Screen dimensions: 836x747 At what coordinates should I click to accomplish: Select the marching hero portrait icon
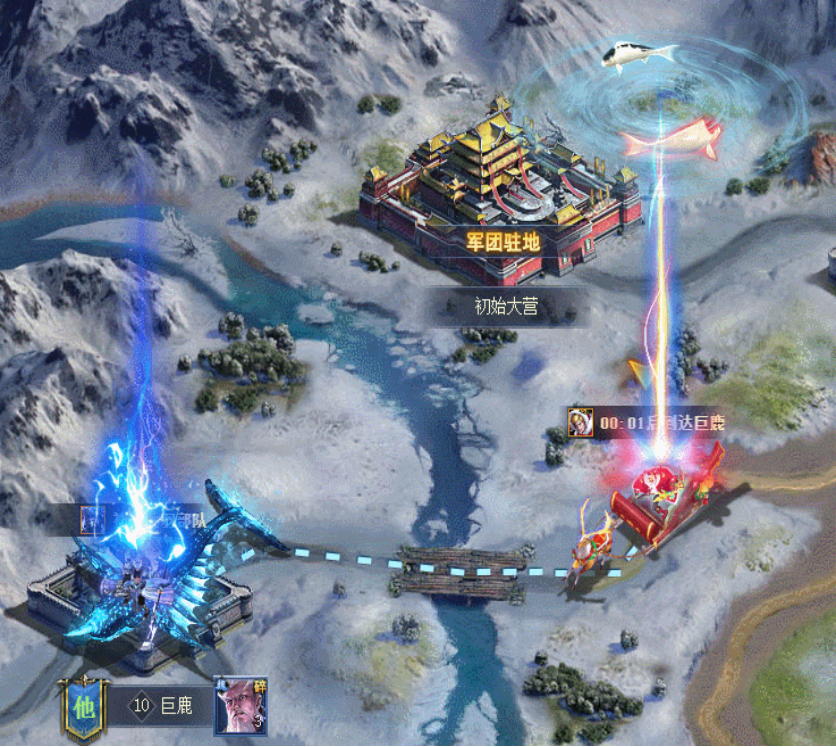[580, 422]
